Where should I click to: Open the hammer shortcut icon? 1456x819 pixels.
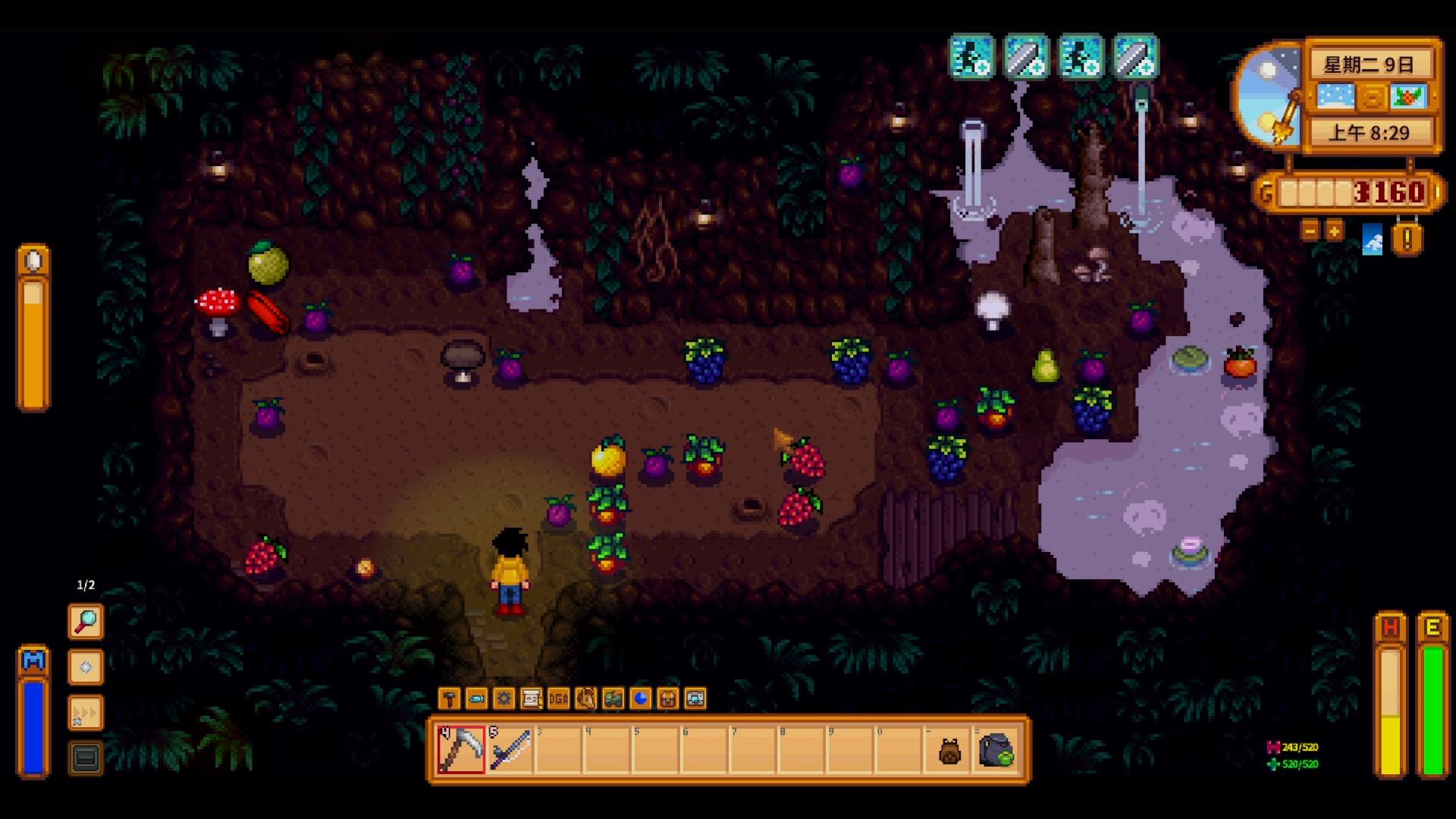click(x=450, y=698)
